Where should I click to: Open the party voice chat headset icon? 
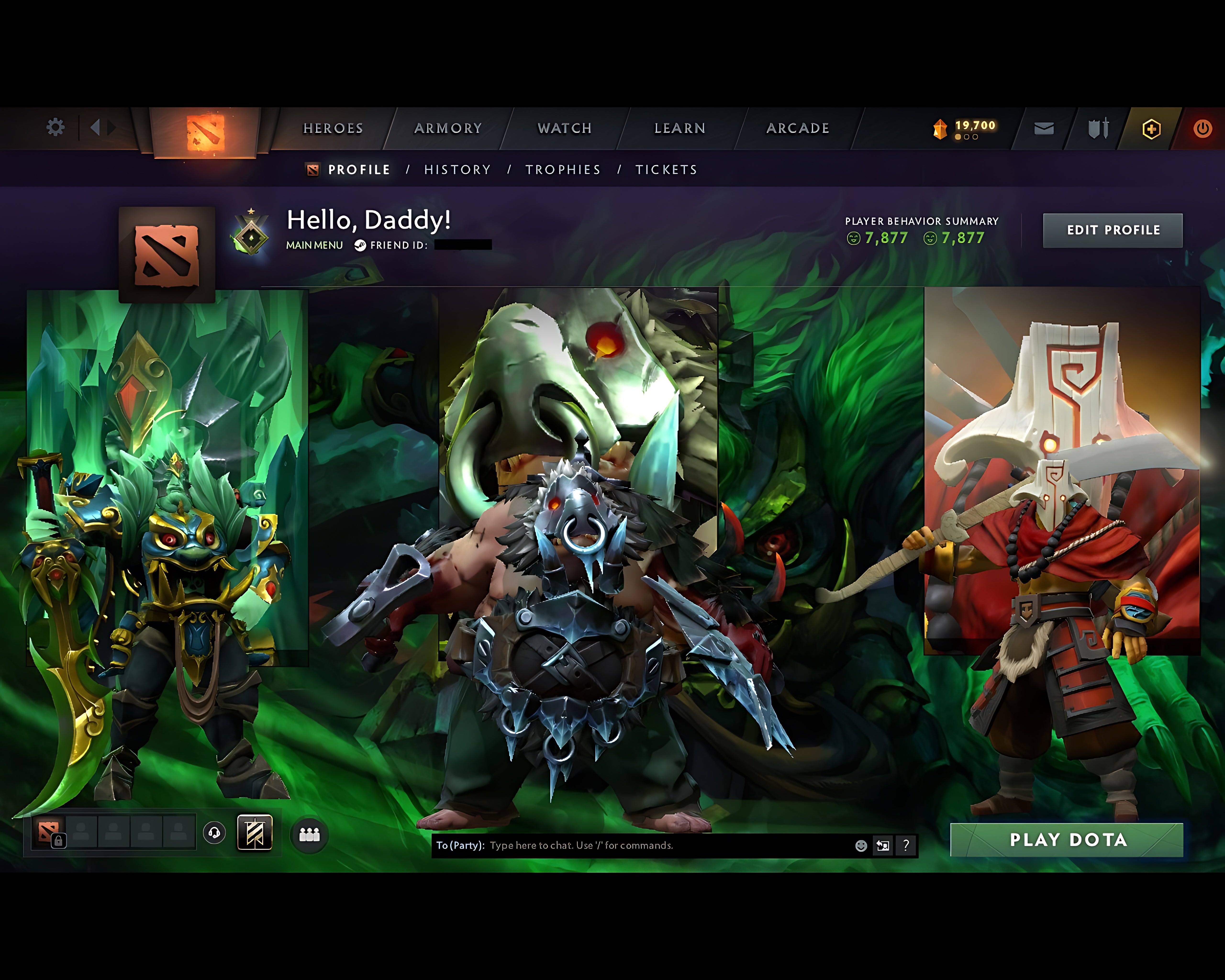[x=214, y=833]
